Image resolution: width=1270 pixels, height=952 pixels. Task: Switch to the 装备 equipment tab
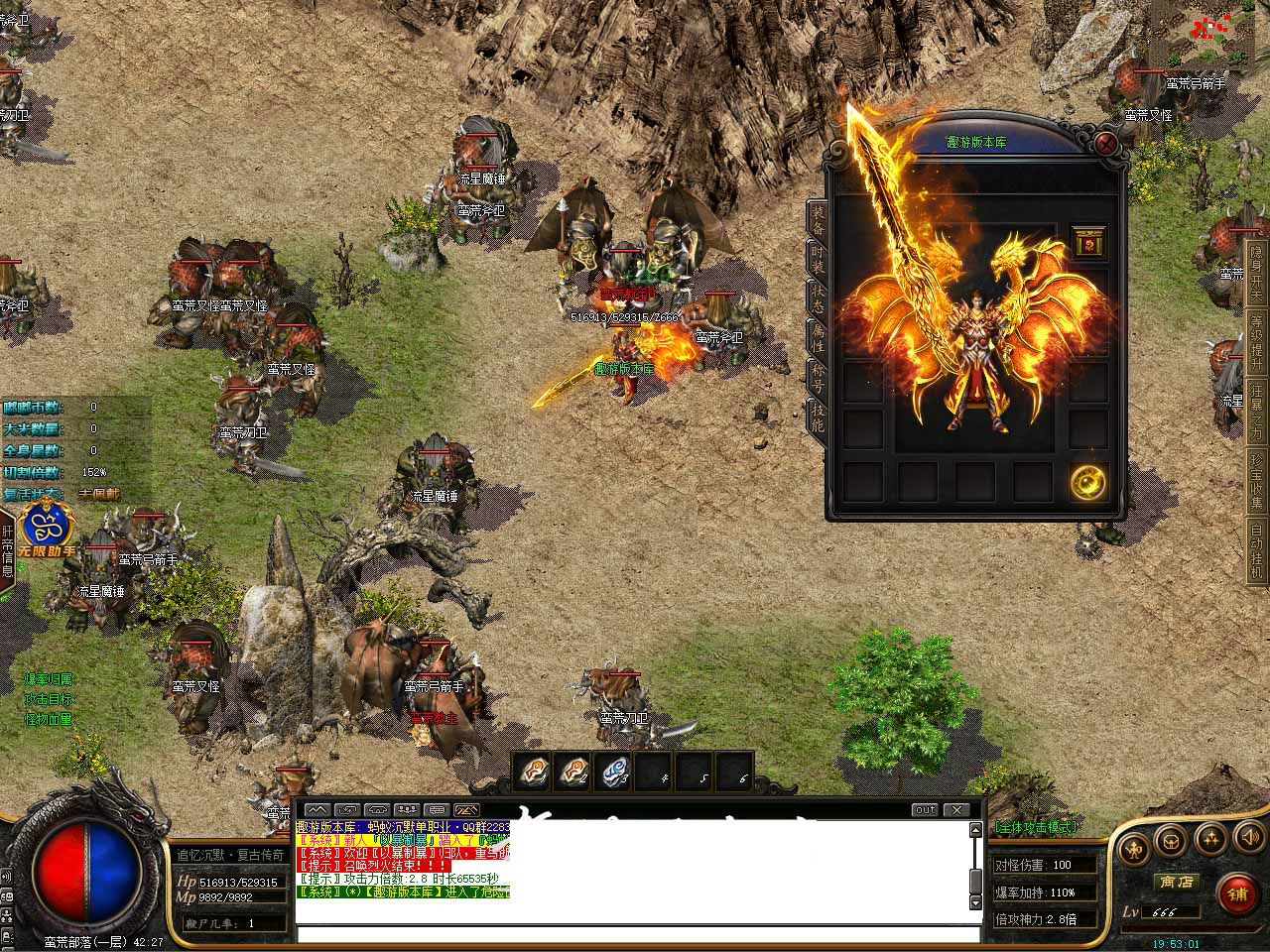coord(818,219)
